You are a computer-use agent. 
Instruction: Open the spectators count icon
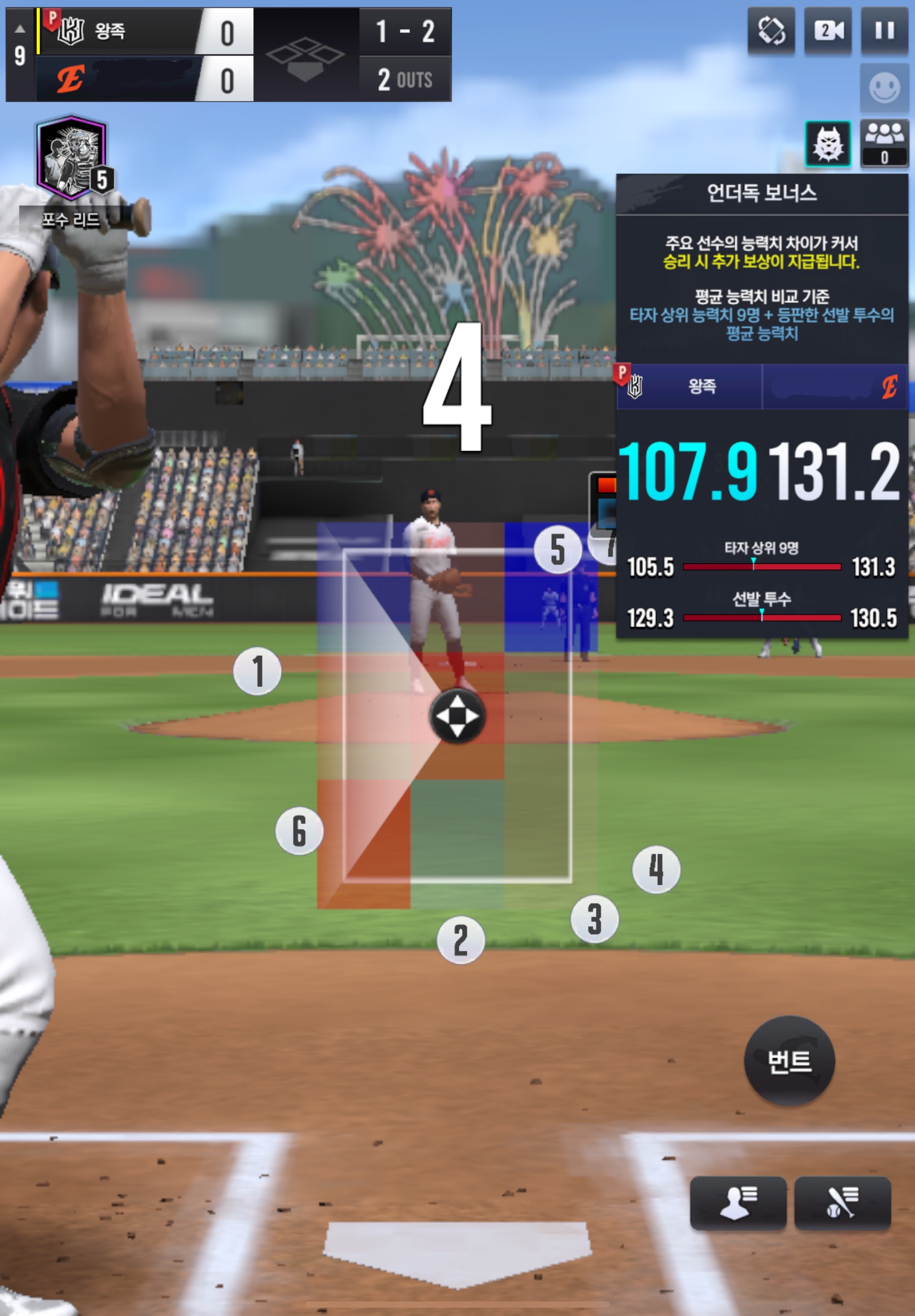[x=884, y=144]
